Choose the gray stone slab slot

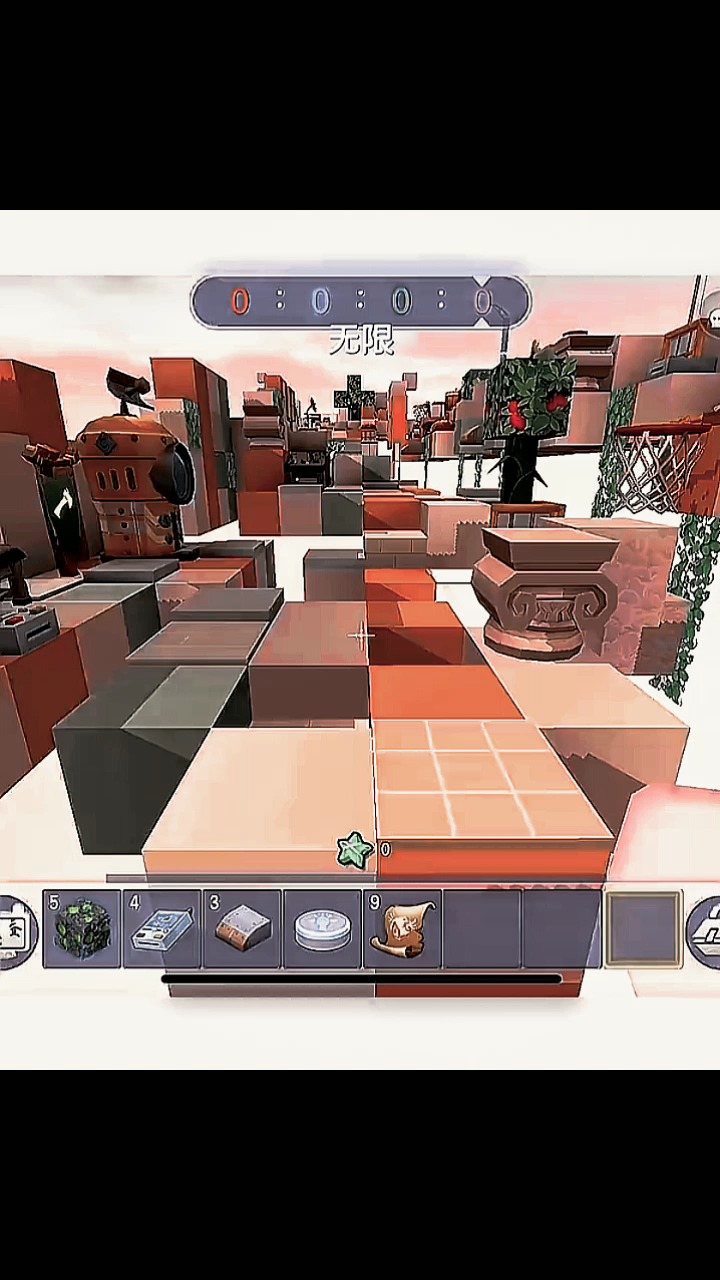pos(242,929)
